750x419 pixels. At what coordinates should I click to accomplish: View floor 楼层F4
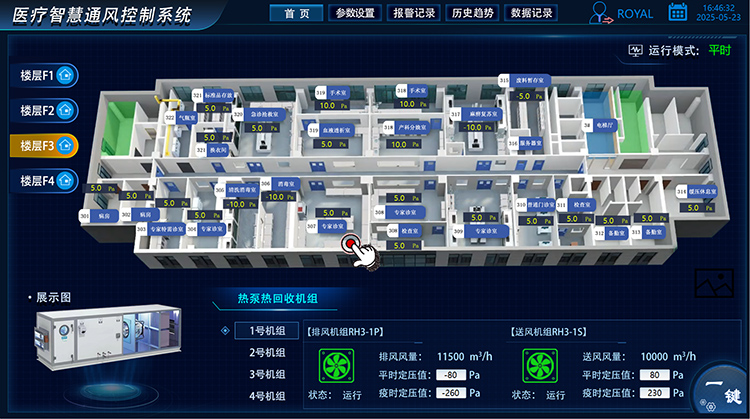pyautogui.click(x=43, y=181)
